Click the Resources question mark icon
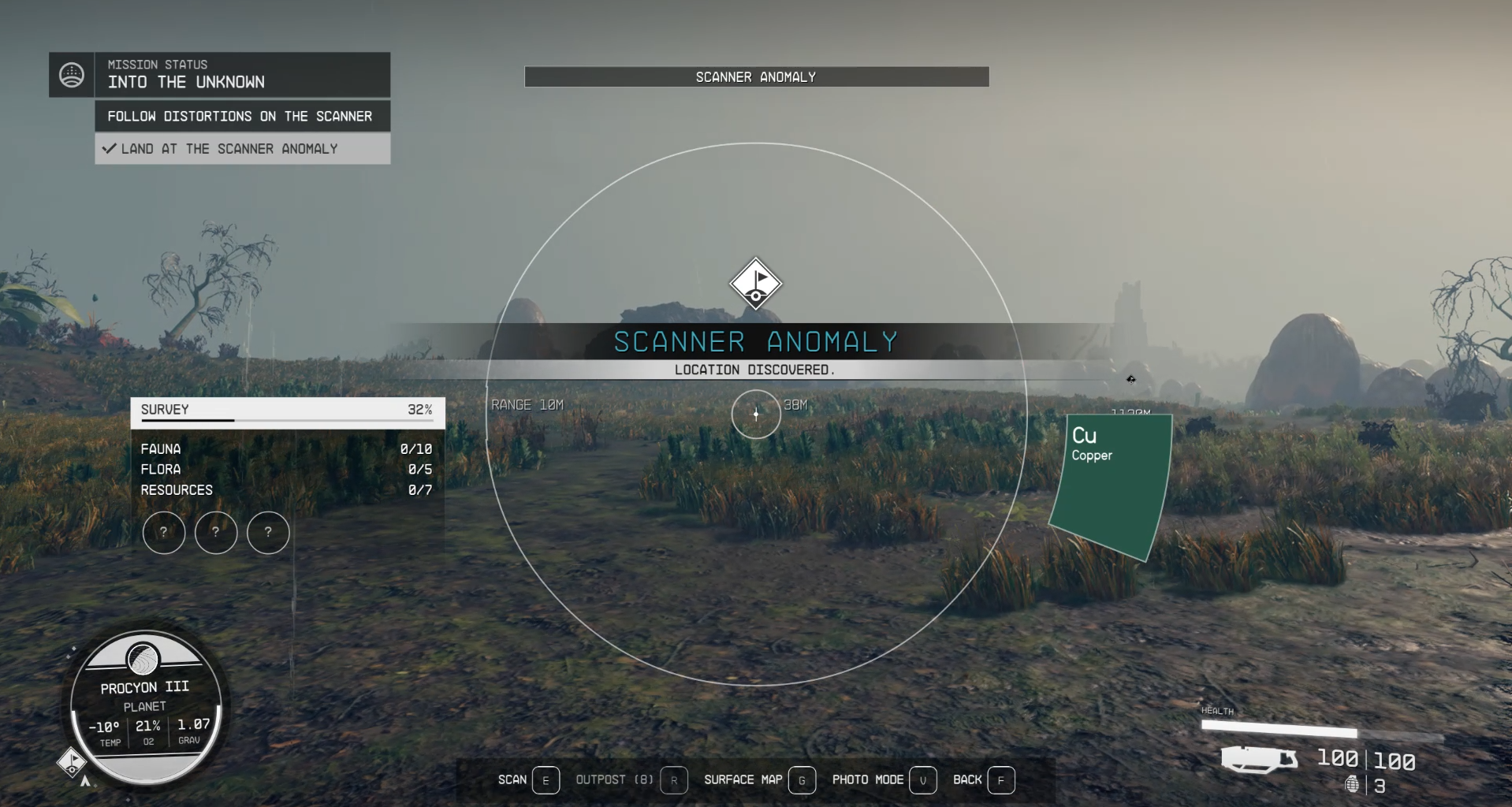Image resolution: width=1512 pixels, height=807 pixels. coord(268,533)
